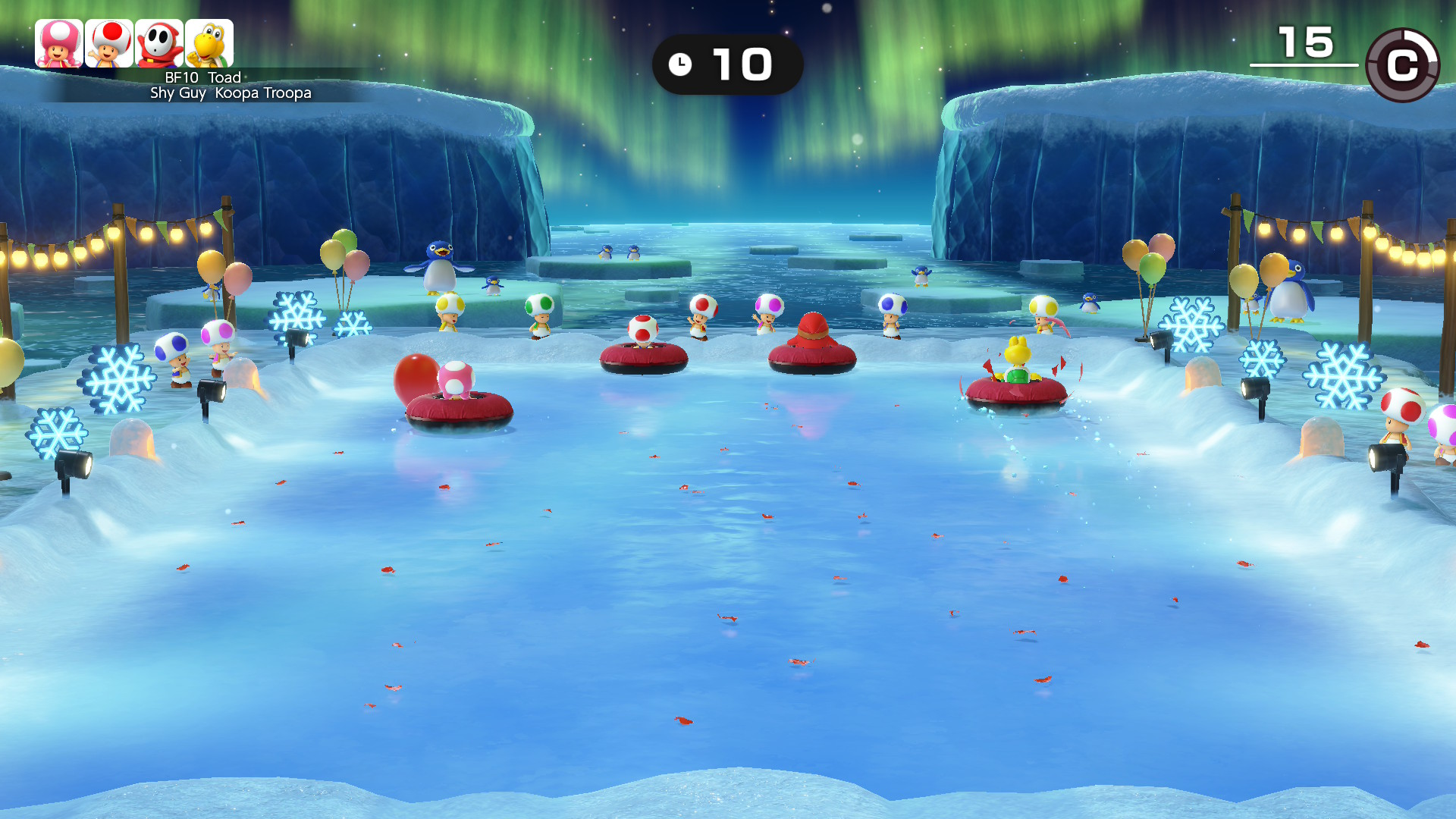Image resolution: width=1456 pixels, height=819 pixels.
Task: Select the Toad player portrait
Action: 109,43
